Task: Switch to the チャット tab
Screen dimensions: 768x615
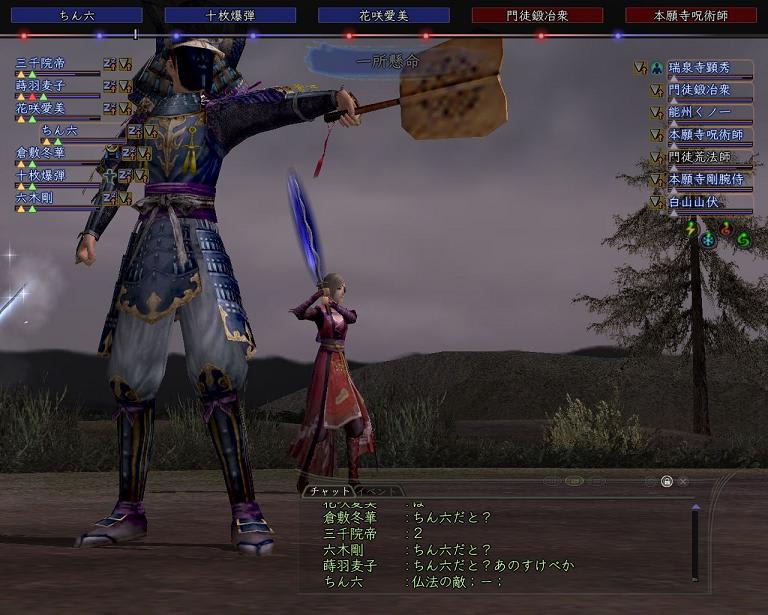Action: 329,492
